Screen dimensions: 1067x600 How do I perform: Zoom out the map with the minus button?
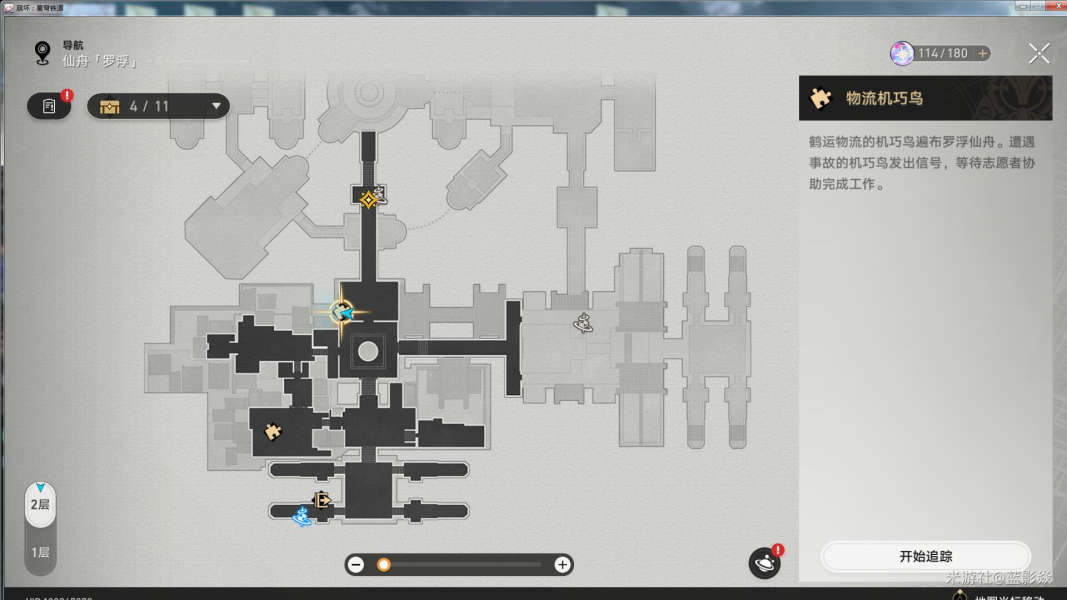click(x=356, y=565)
